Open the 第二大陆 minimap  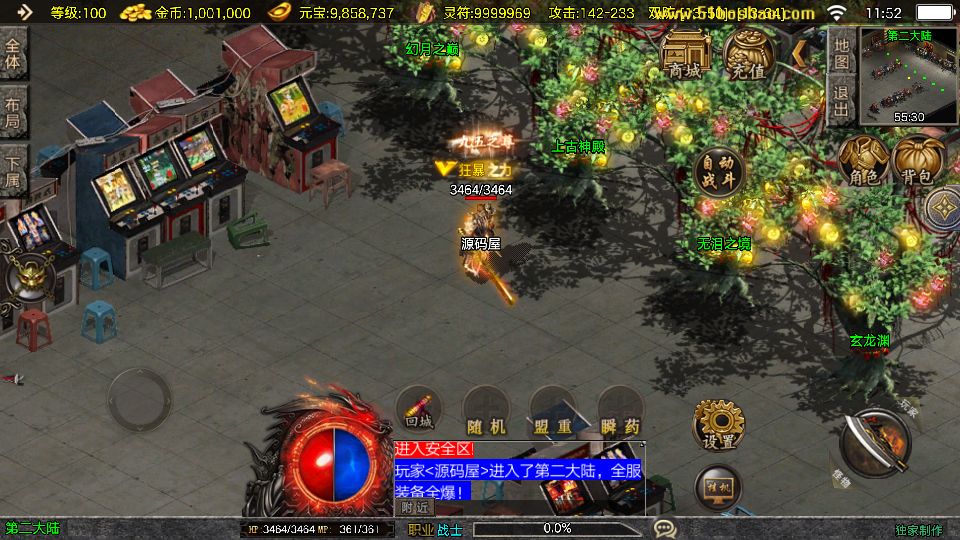909,75
